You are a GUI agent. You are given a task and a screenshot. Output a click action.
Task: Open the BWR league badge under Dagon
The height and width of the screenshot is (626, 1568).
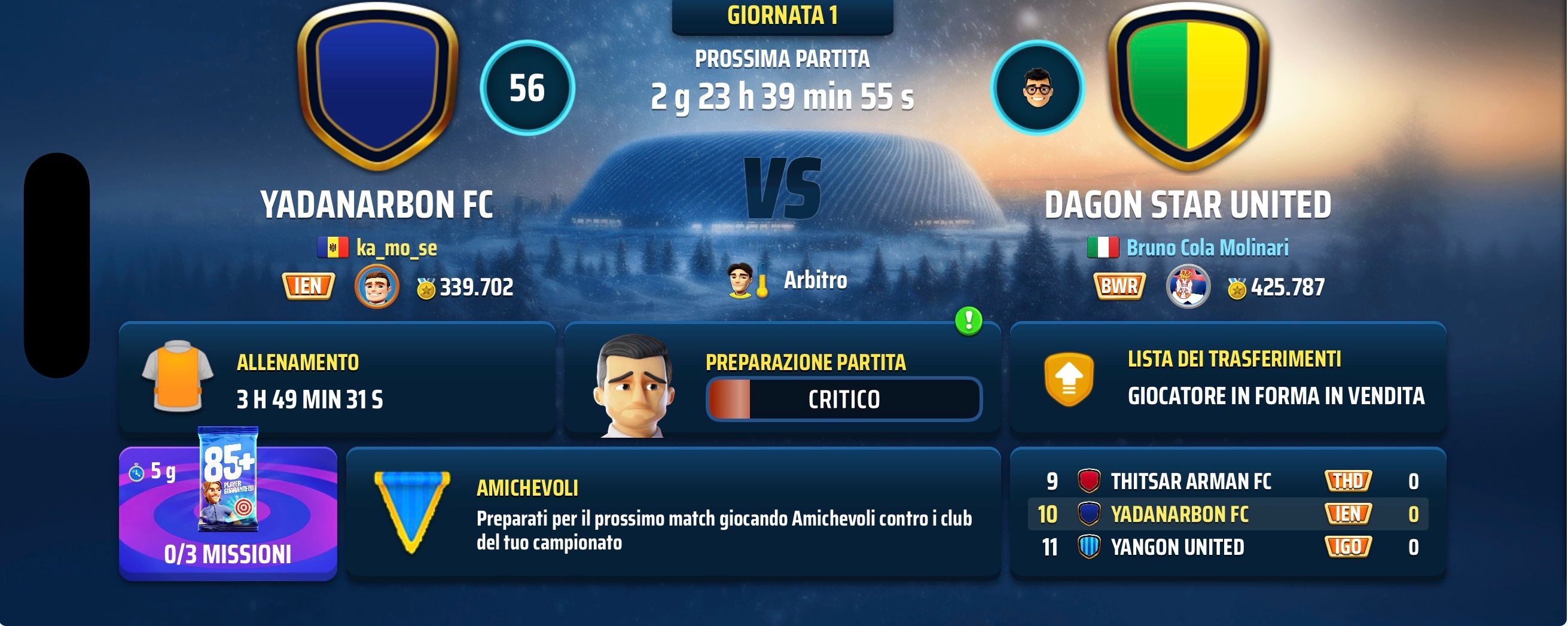click(1119, 286)
